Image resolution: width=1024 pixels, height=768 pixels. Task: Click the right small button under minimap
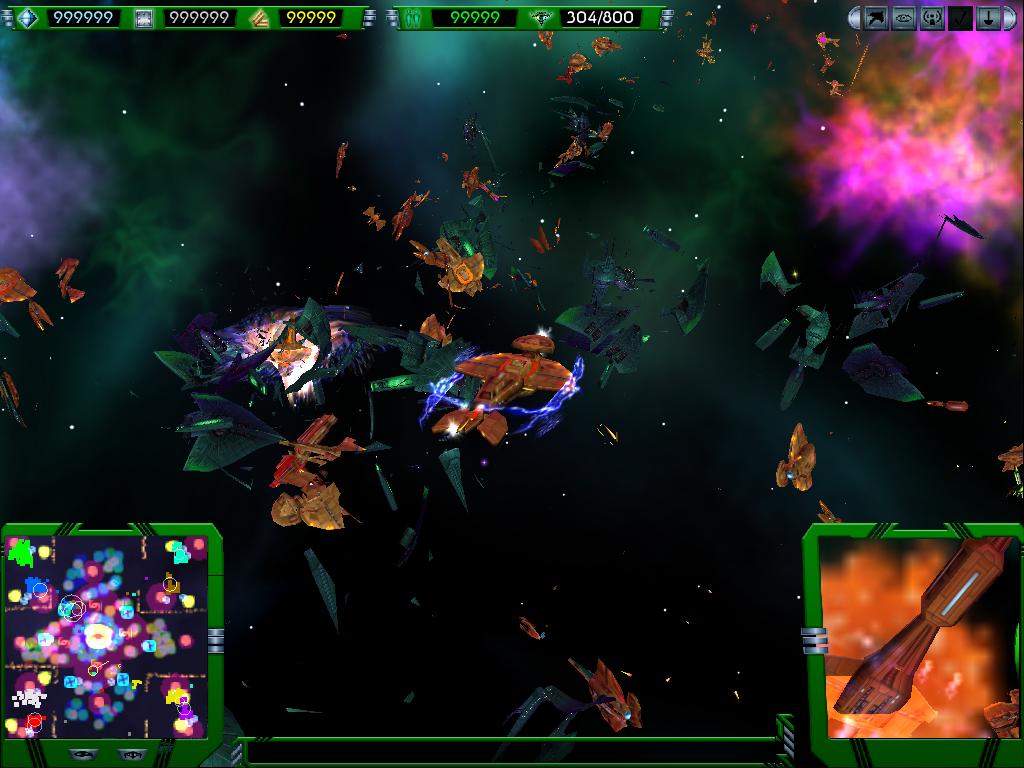point(128,754)
